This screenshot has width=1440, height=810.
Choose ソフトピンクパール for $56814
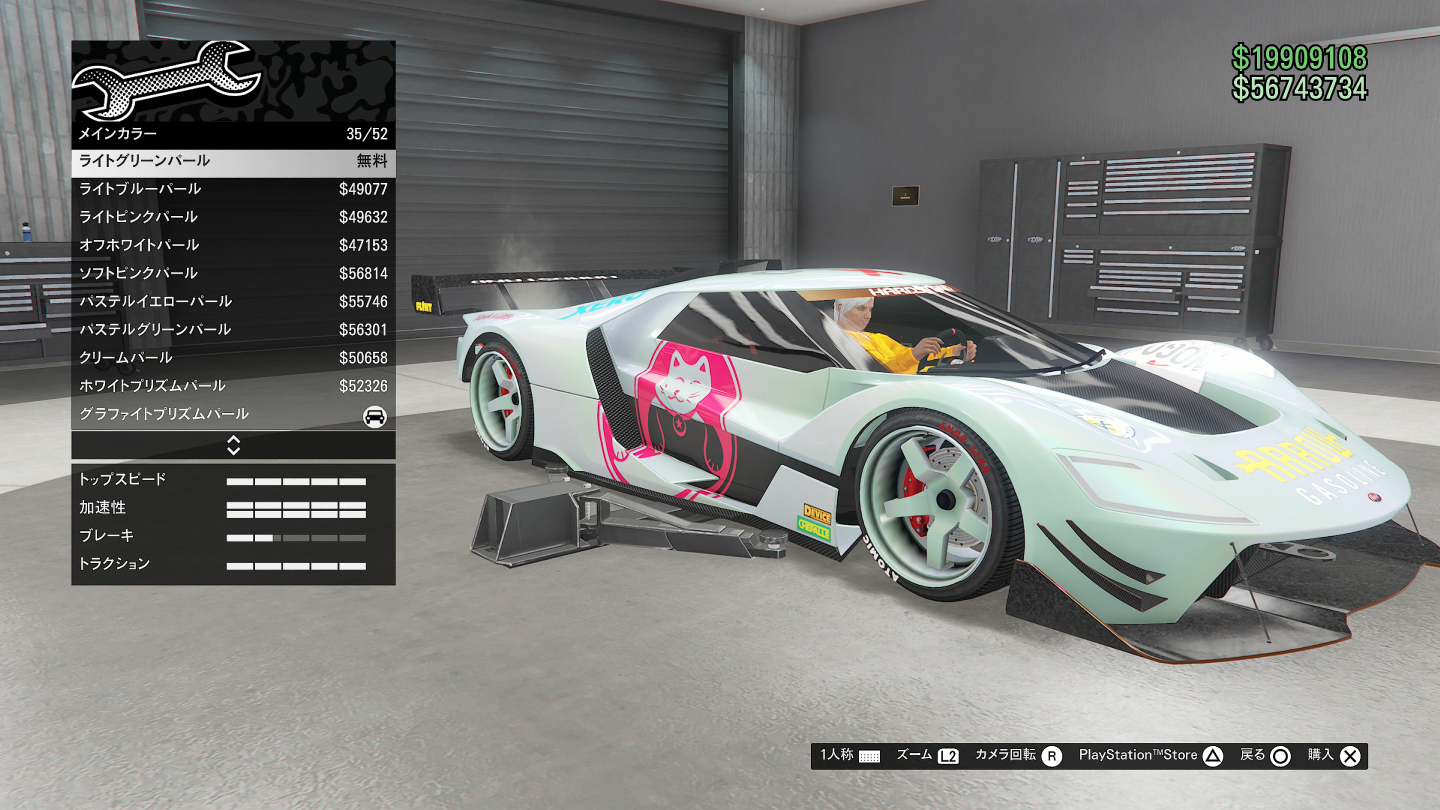point(233,273)
